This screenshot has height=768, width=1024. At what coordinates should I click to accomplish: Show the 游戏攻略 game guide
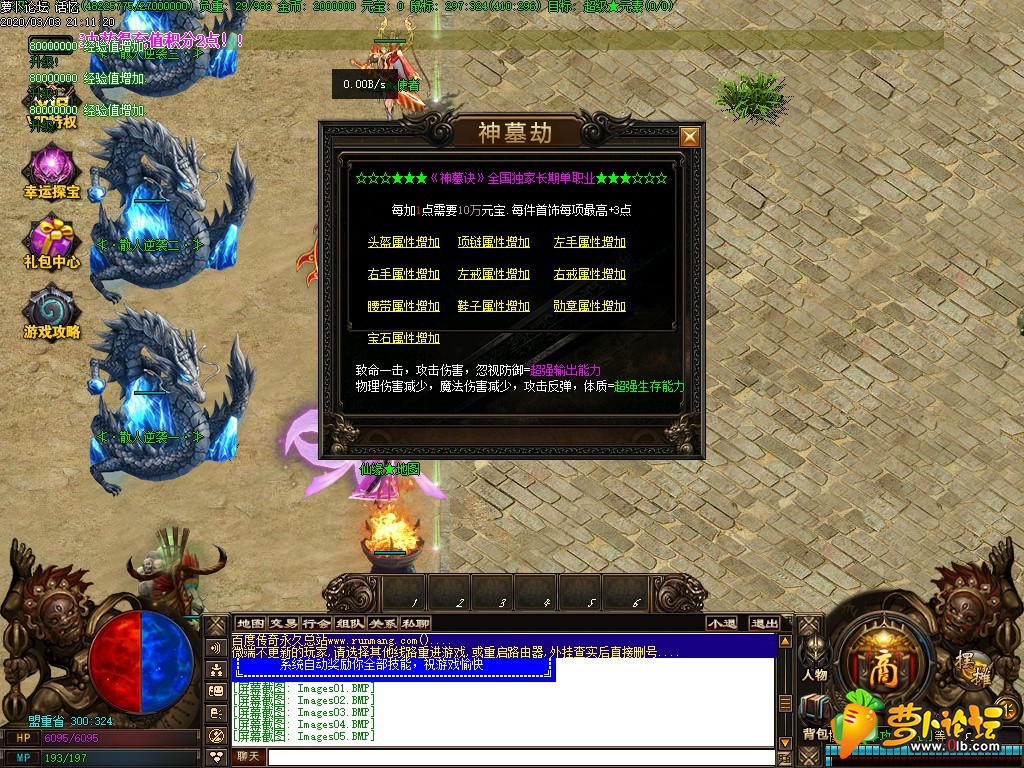coord(52,313)
